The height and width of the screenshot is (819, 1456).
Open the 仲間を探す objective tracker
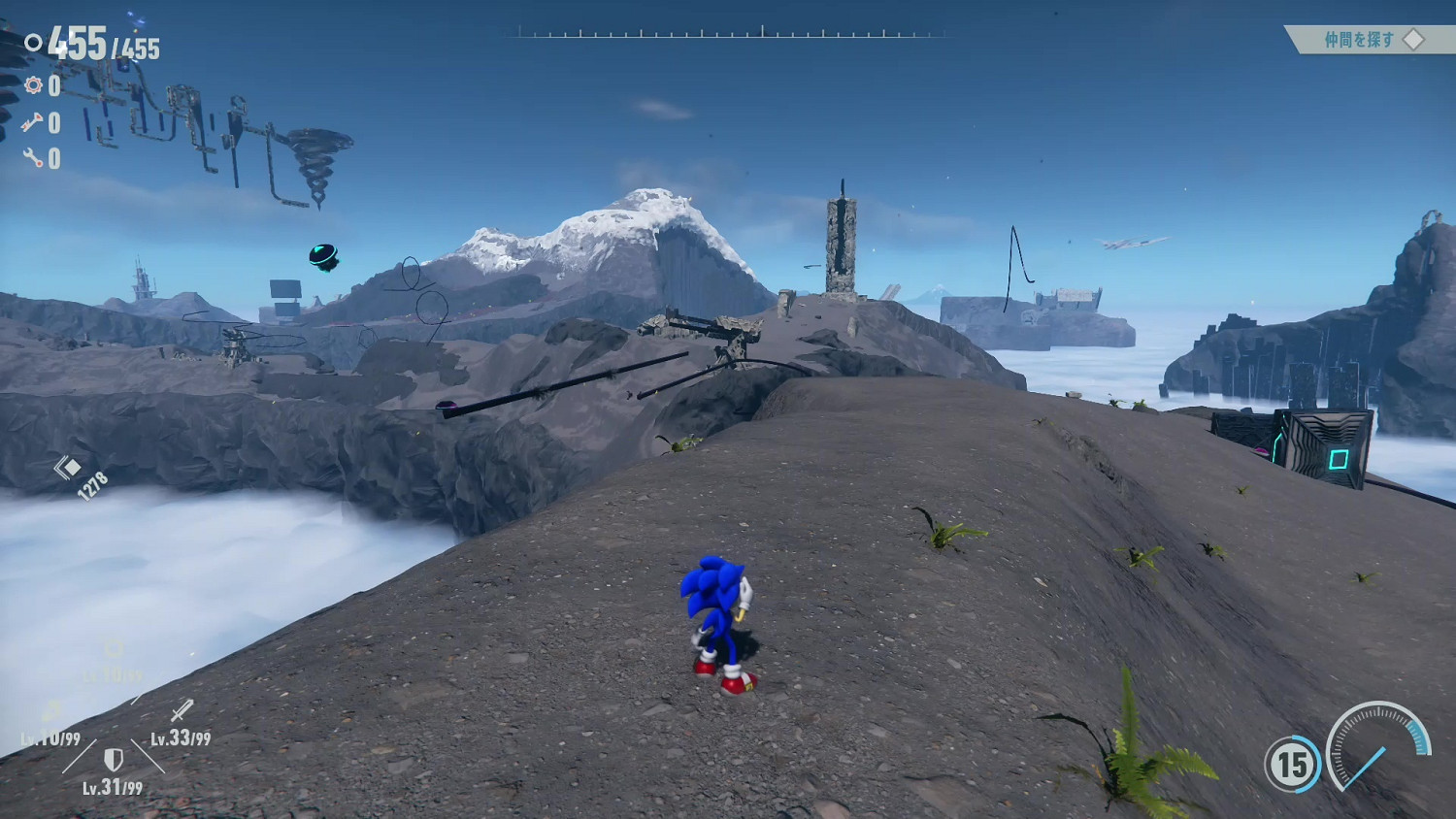click(x=1369, y=40)
